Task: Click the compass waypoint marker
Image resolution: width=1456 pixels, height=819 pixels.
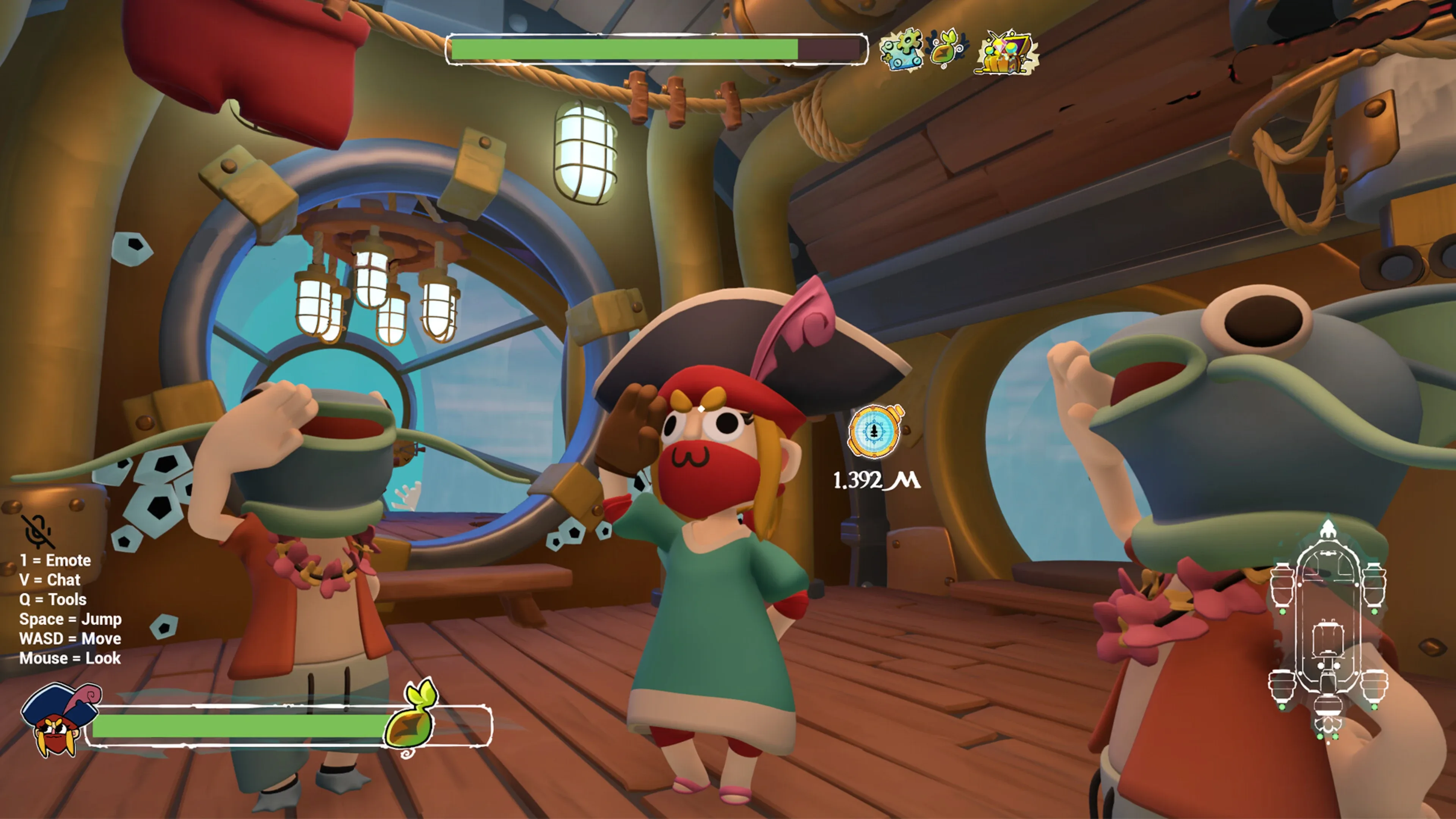Action: tap(875, 432)
